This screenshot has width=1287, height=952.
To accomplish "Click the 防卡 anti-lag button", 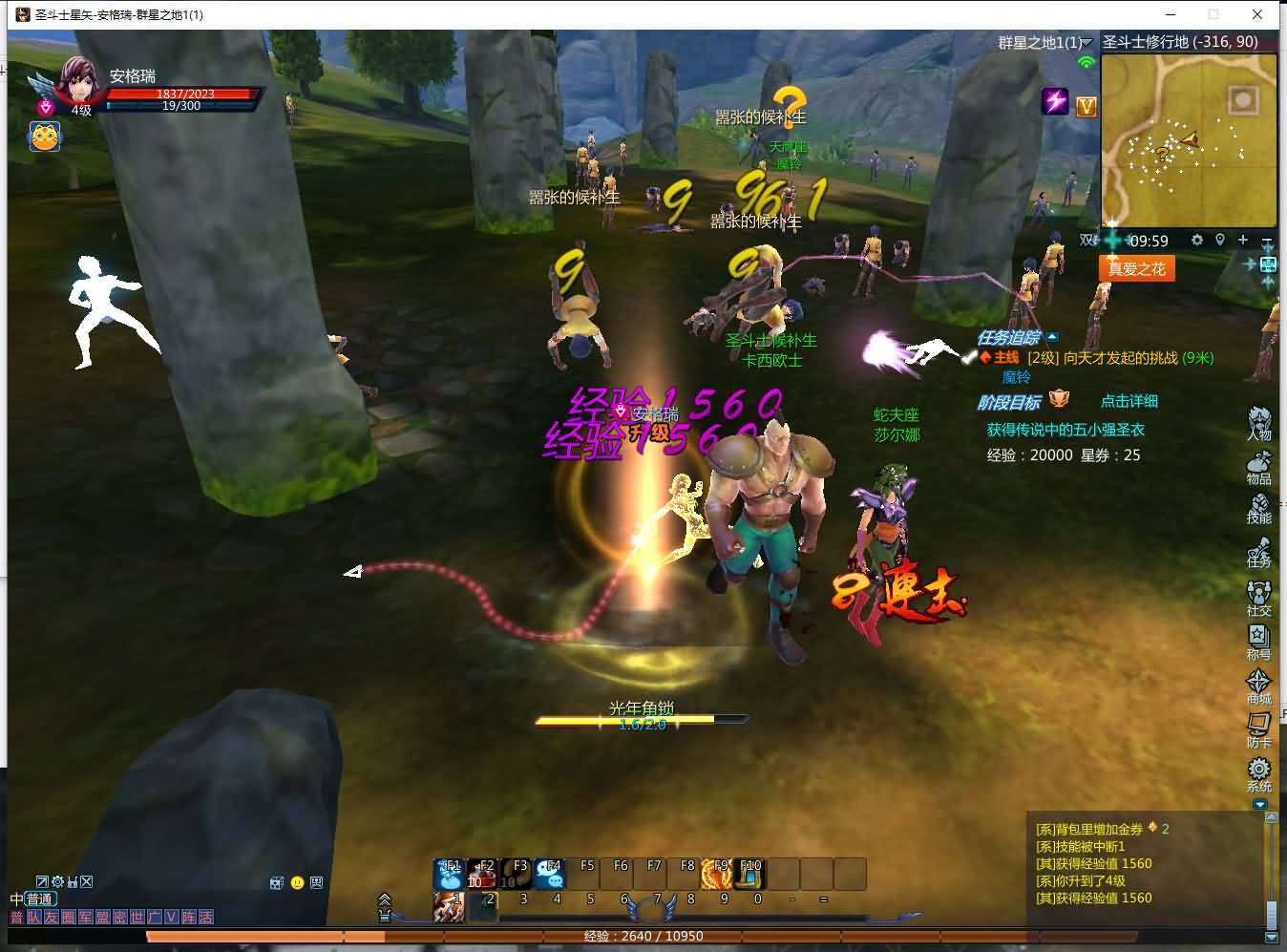I will point(1258,730).
